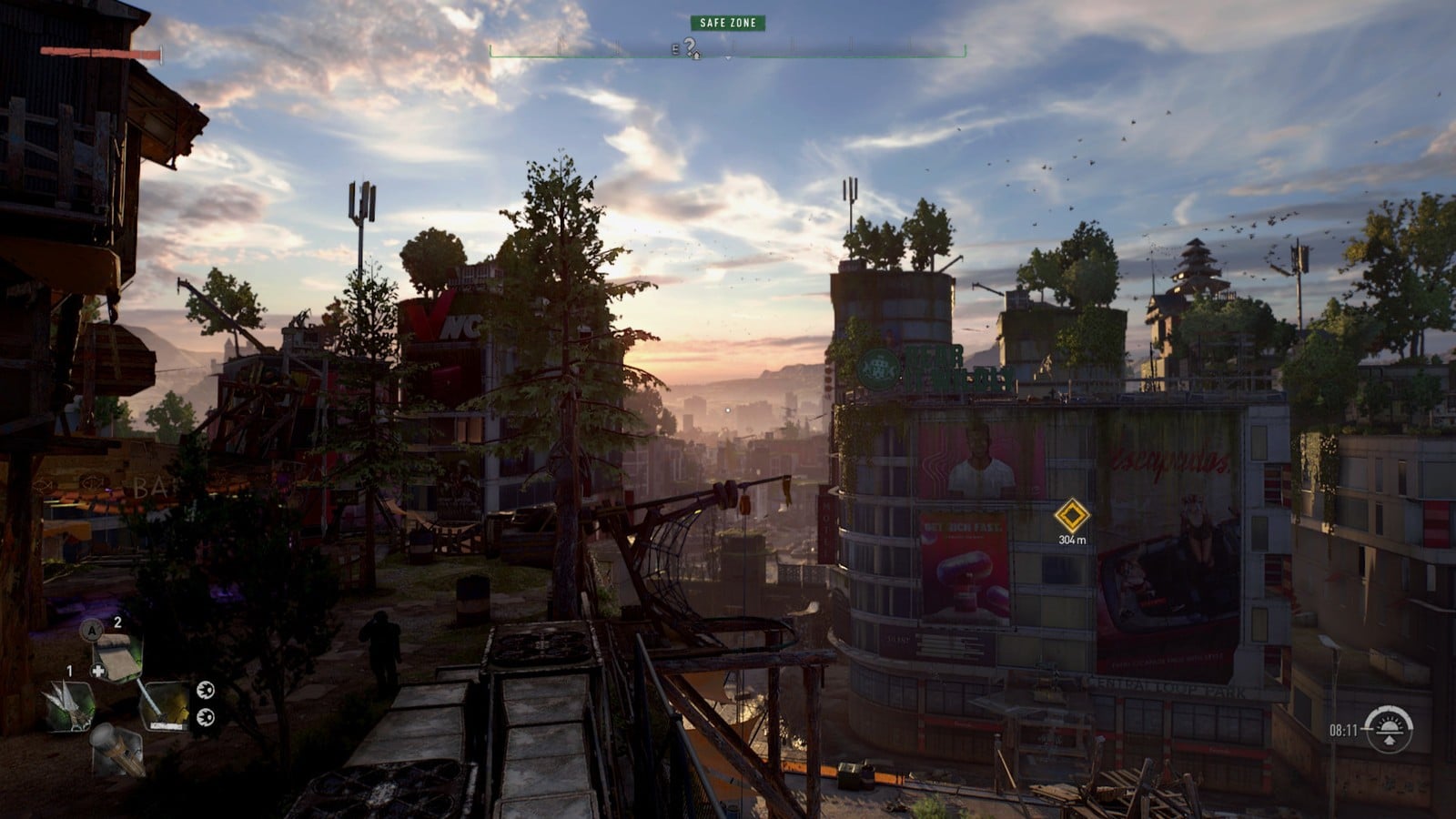This screenshot has height=819, width=1456.
Task: Toggle the flashlight slot
Action: (x=116, y=748)
